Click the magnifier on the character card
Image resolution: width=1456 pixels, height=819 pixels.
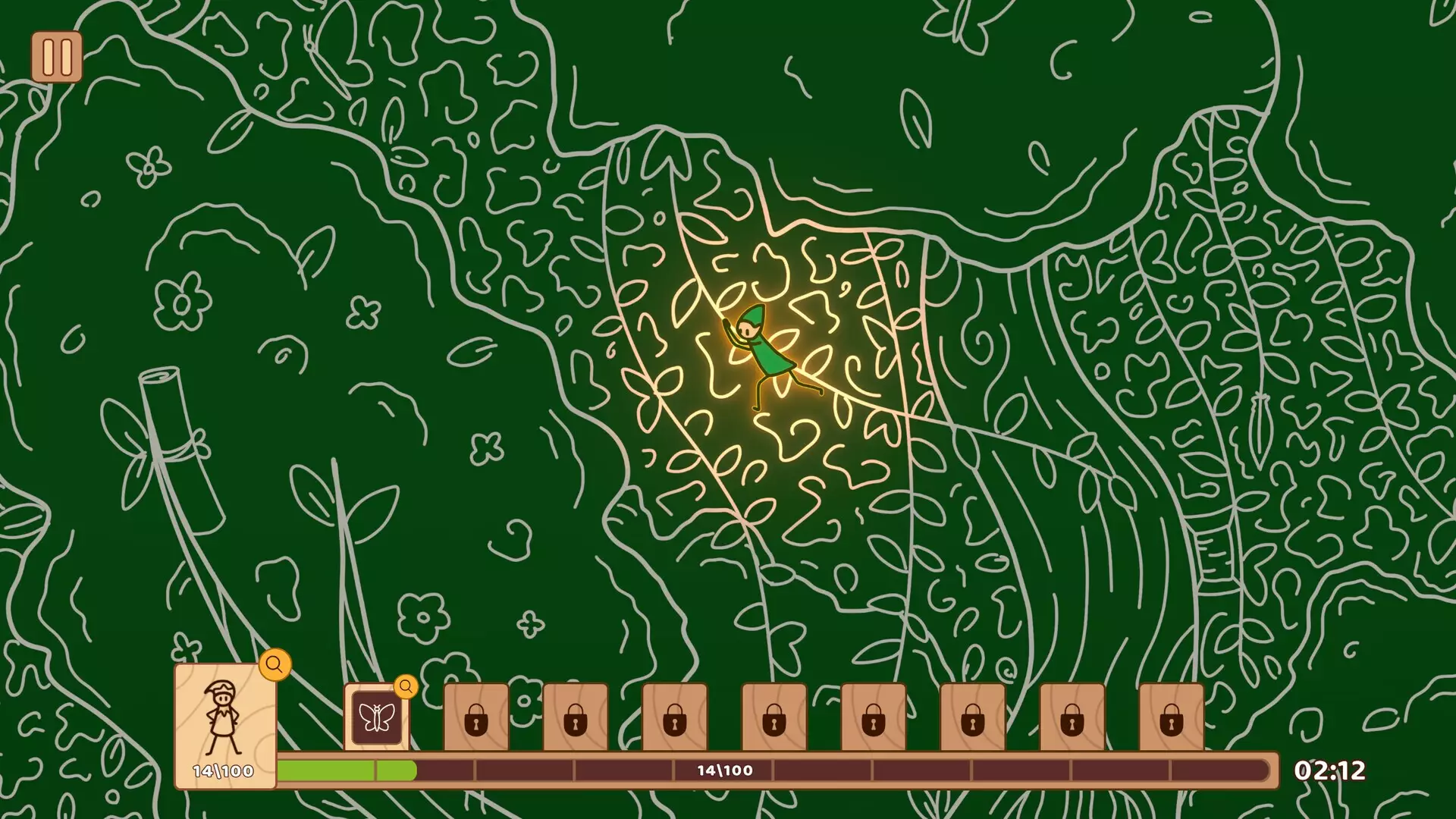(275, 665)
